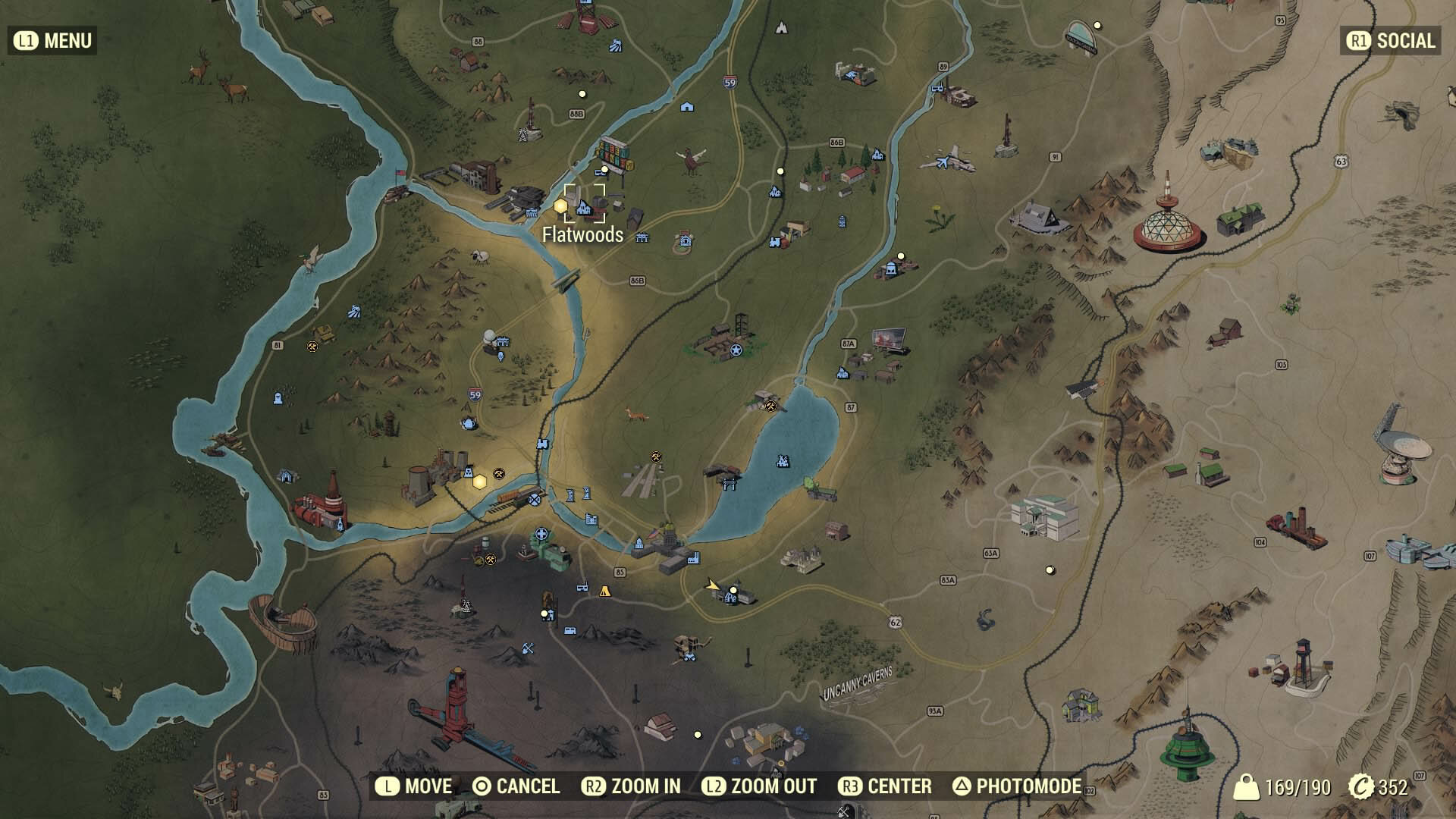Select the large white resort building marker
Image resolution: width=1456 pixels, height=819 pixels.
coord(1045,516)
